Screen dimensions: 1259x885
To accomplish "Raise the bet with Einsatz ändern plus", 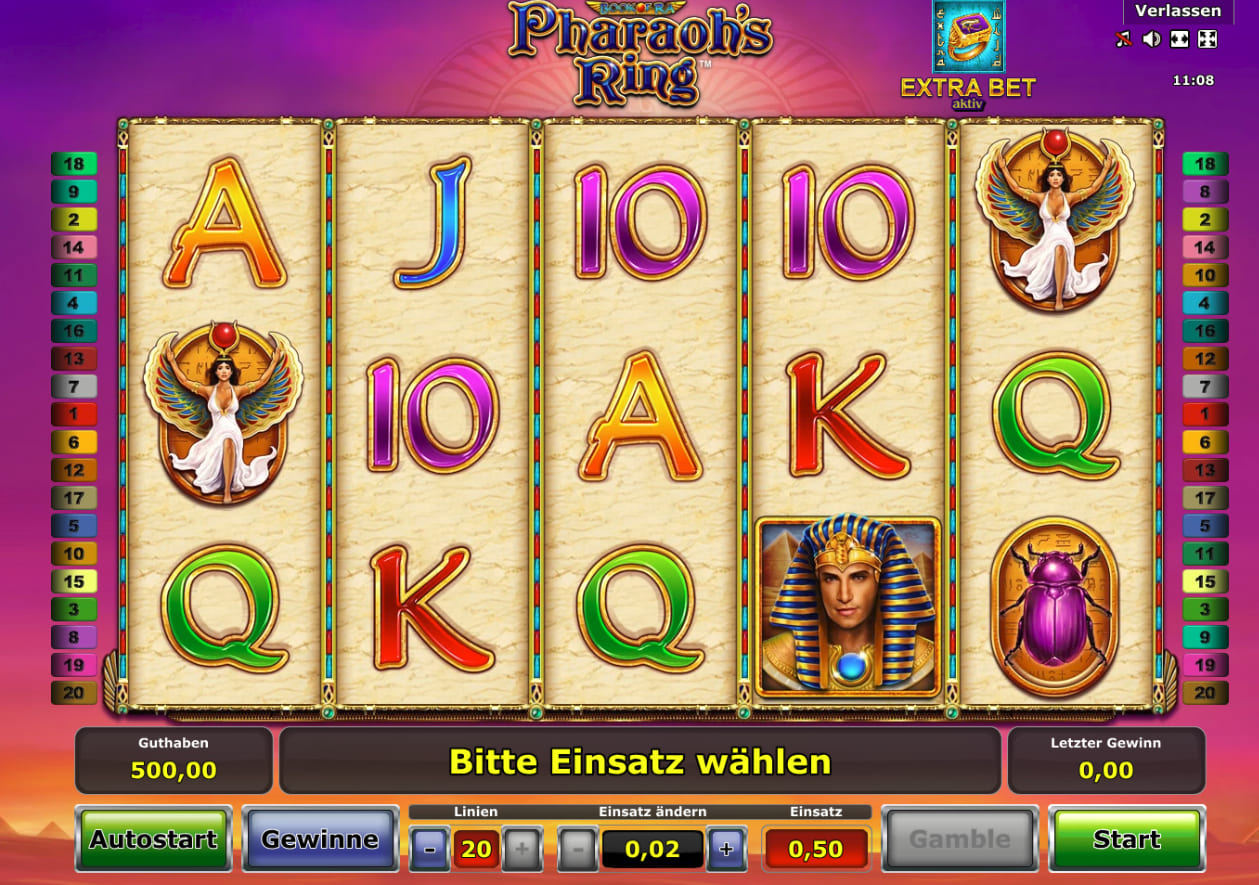I will click(726, 850).
